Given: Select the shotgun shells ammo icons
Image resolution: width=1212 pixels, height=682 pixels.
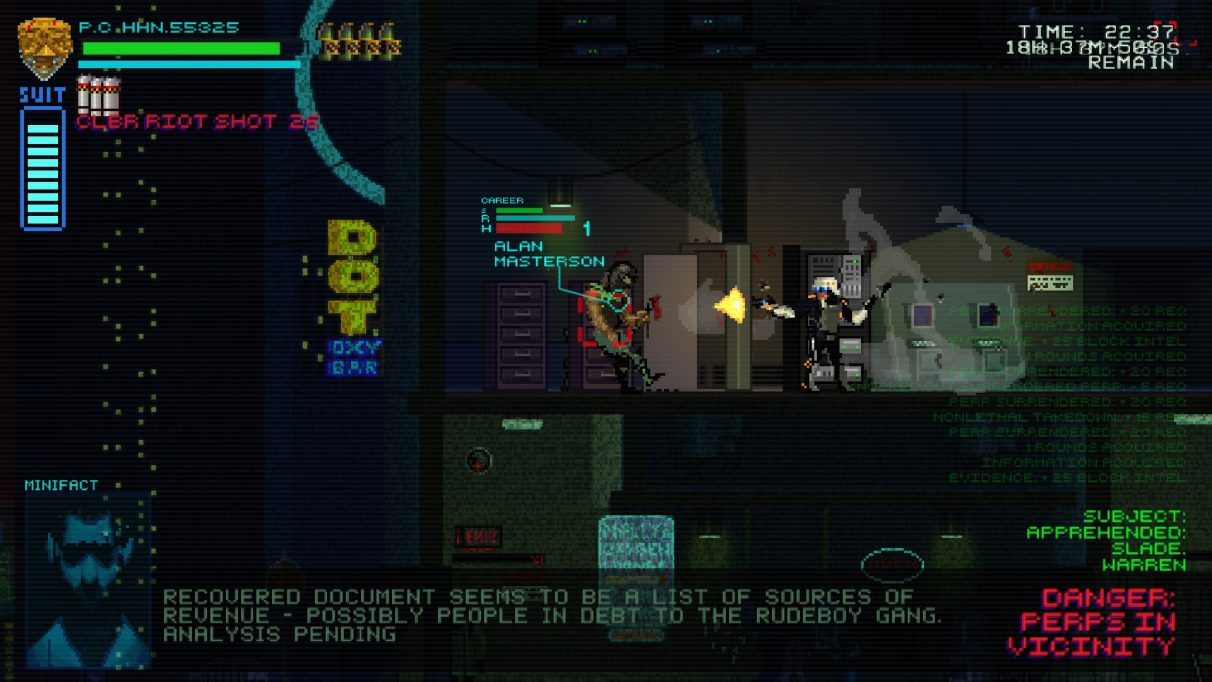Looking at the screenshot, I should (359, 42).
